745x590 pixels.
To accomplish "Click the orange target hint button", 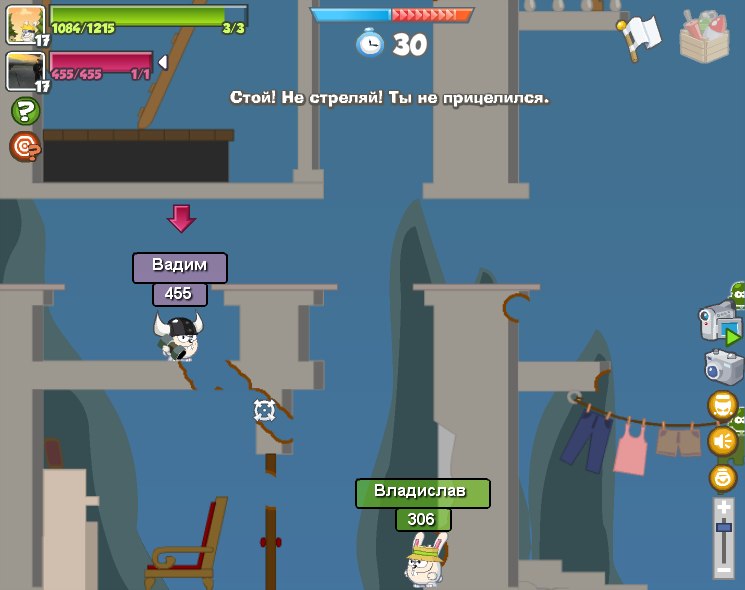I will [25, 147].
